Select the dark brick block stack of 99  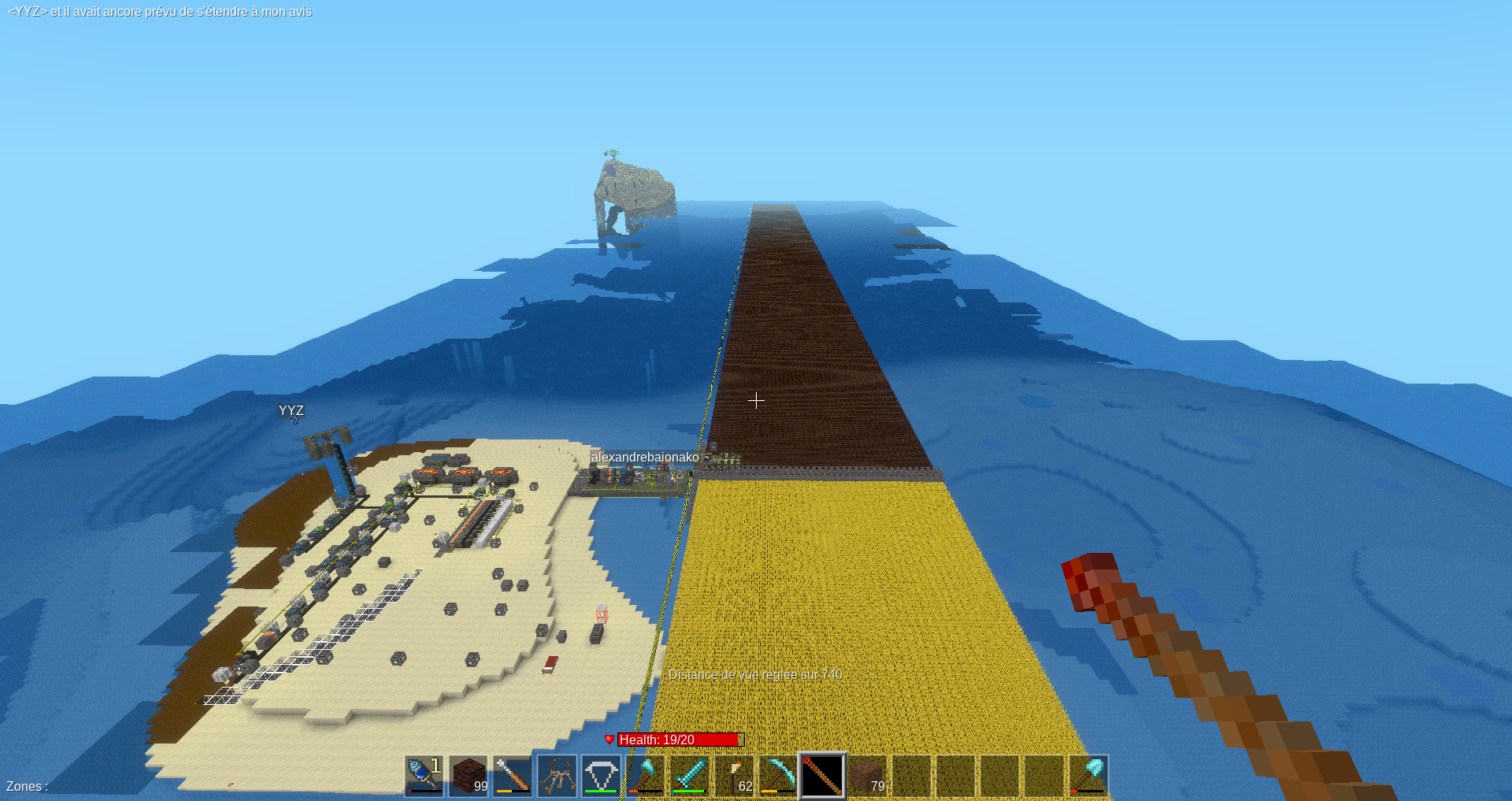(x=469, y=776)
